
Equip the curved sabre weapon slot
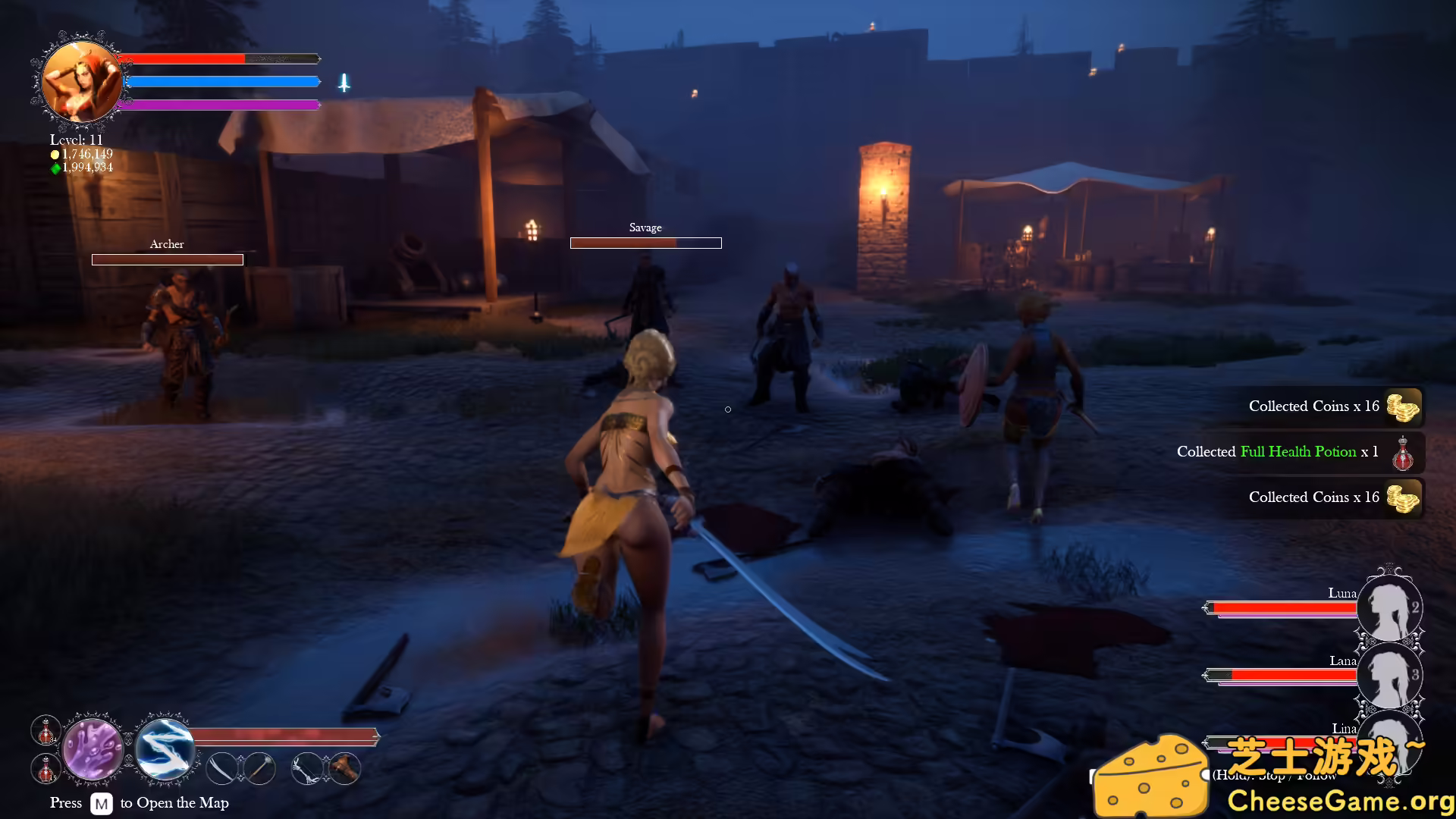223,769
